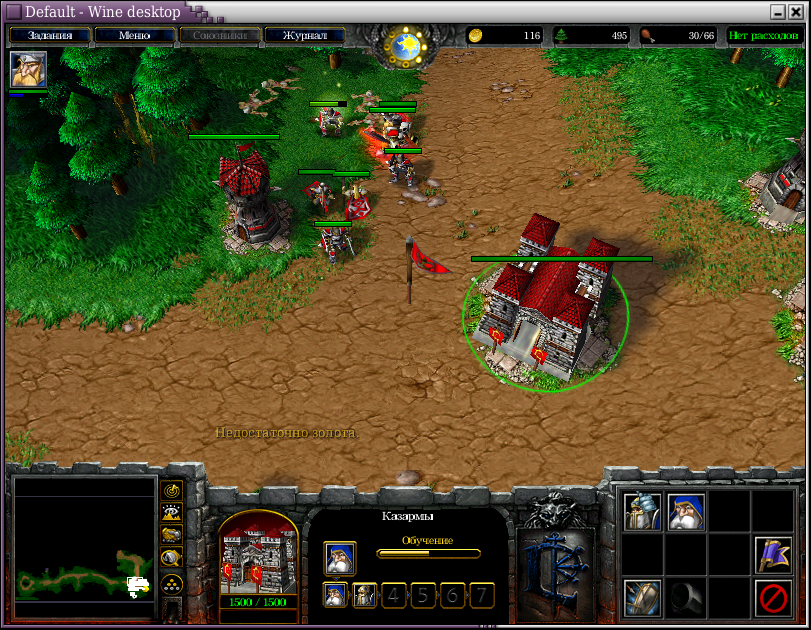Select the hero portrait icon

[28, 70]
